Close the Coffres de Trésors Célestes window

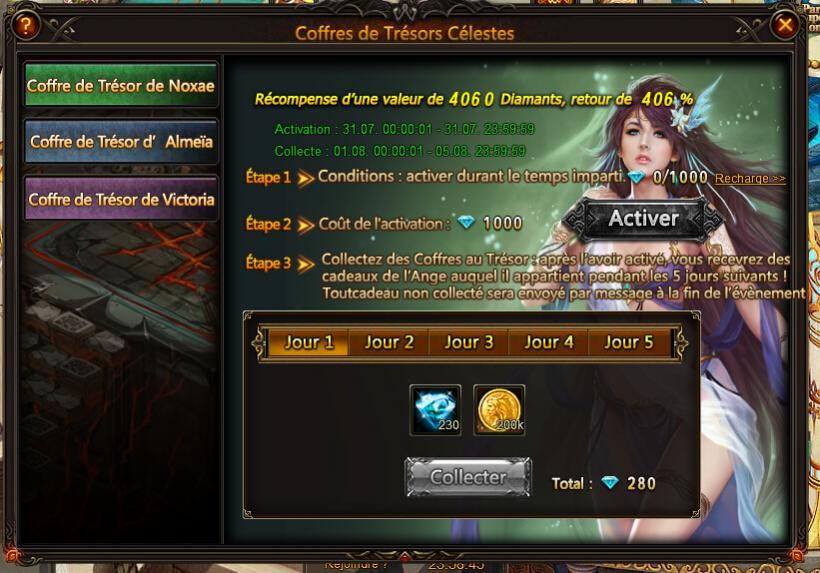pyautogui.click(x=786, y=25)
